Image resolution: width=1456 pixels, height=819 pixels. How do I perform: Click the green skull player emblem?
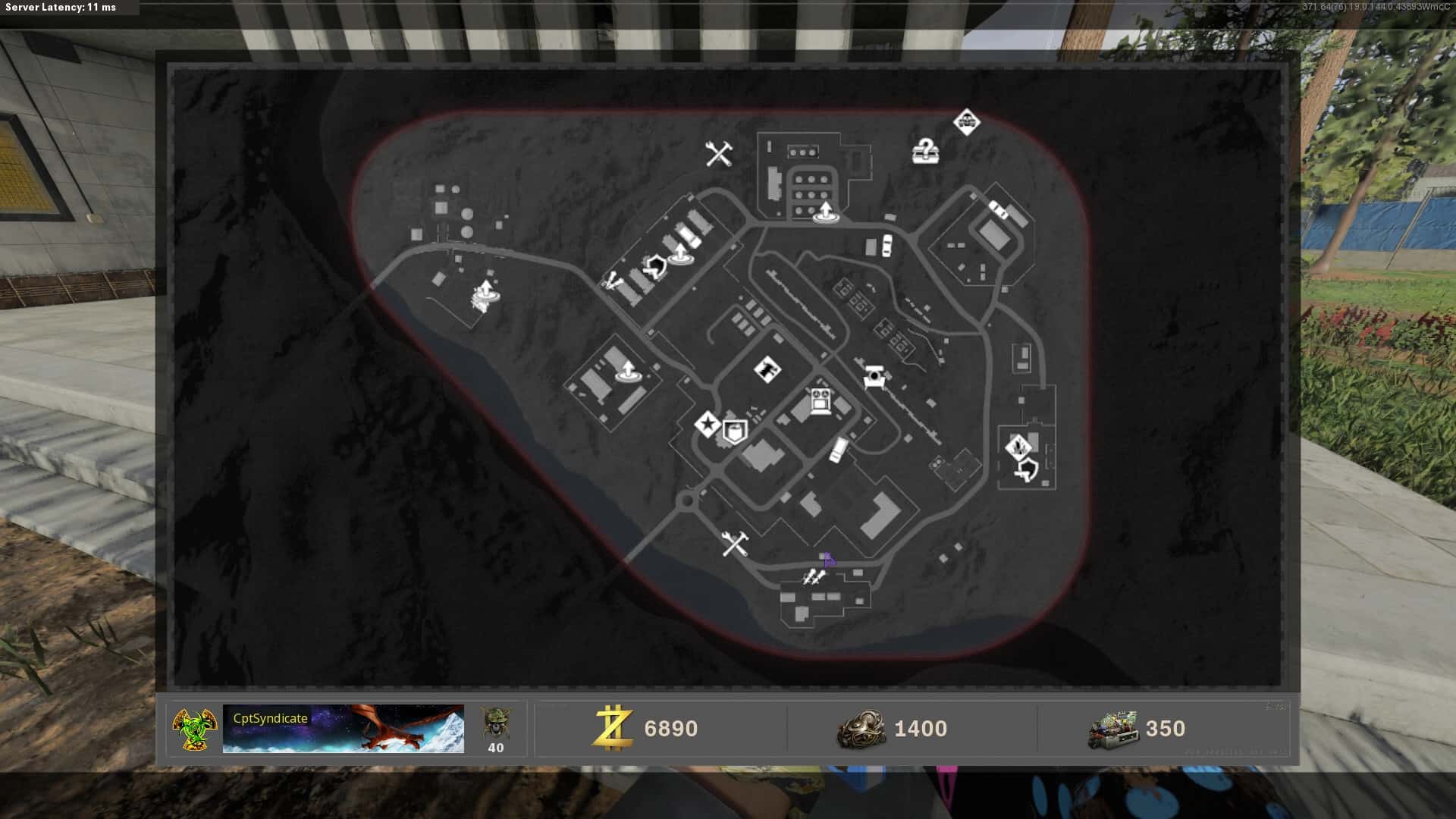(194, 729)
